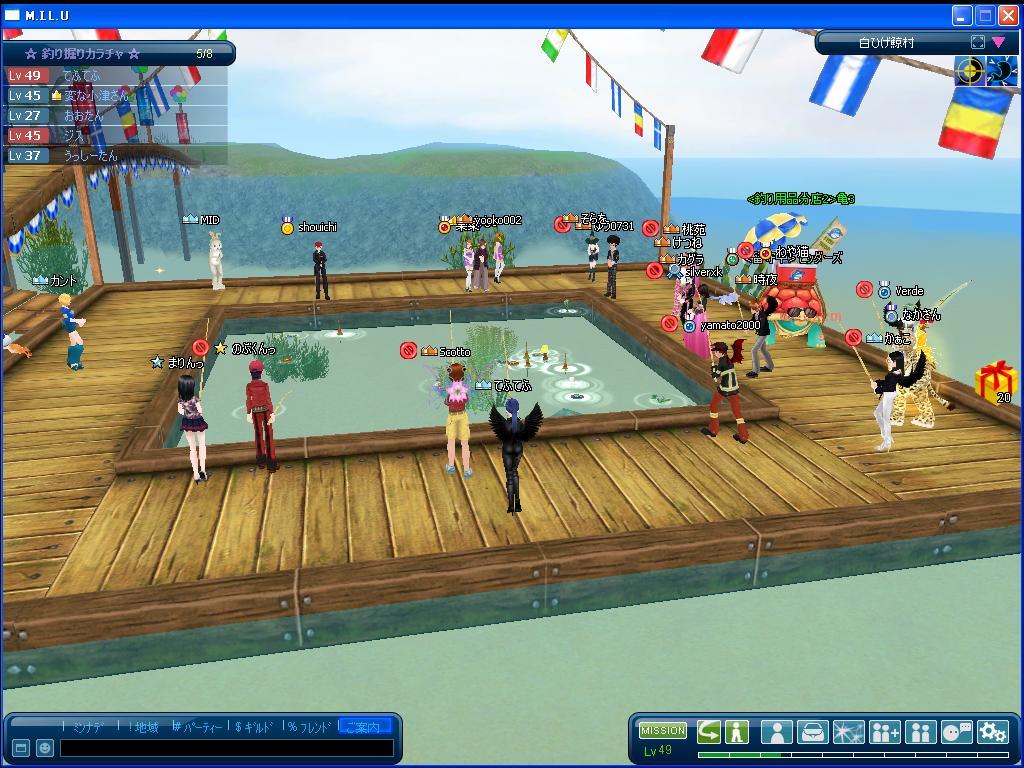Open the character profile icon
Viewport: 1024px width, 768px height.
[776, 731]
